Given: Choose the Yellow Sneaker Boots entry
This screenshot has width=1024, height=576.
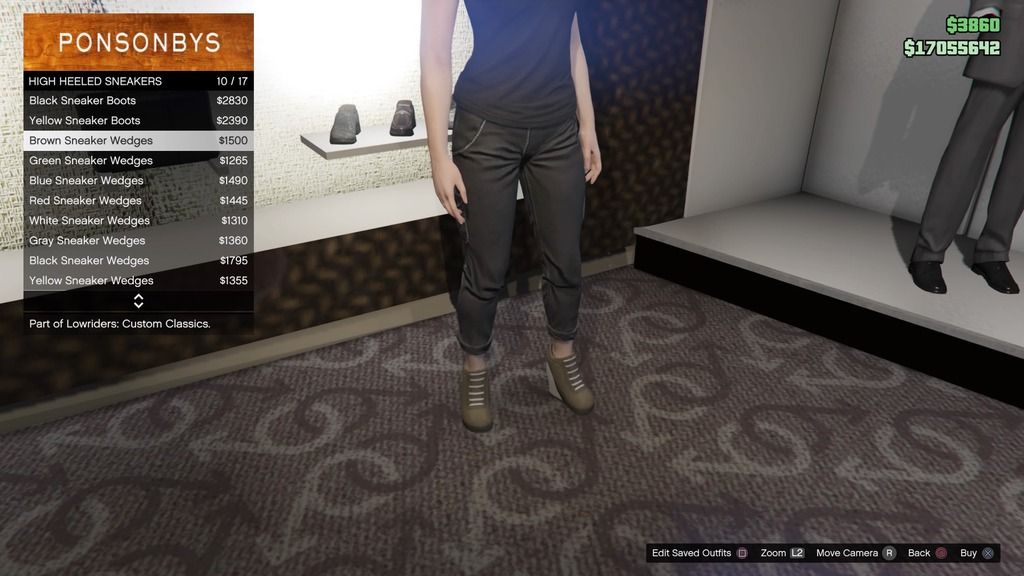Looking at the screenshot, I should click(x=138, y=121).
